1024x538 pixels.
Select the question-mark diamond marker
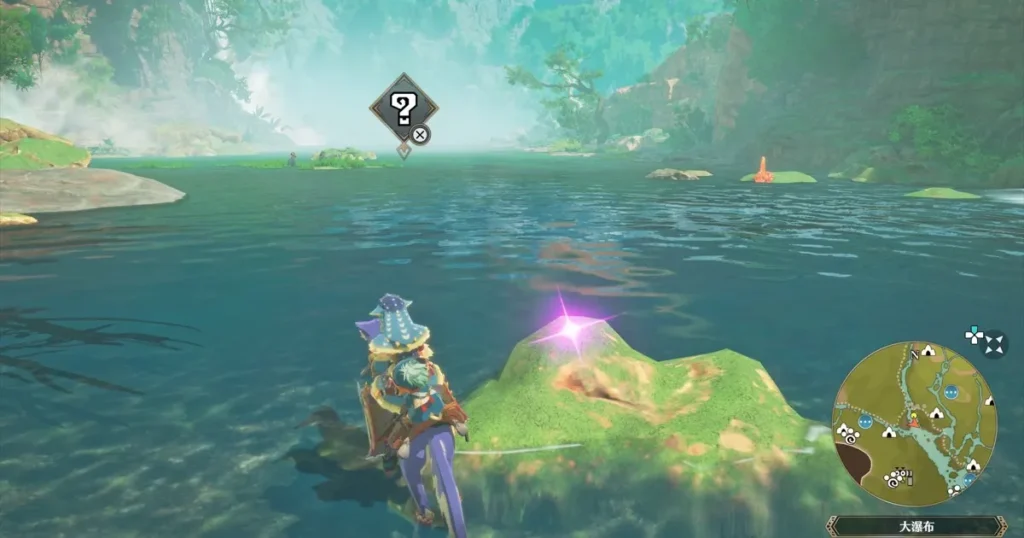click(403, 106)
